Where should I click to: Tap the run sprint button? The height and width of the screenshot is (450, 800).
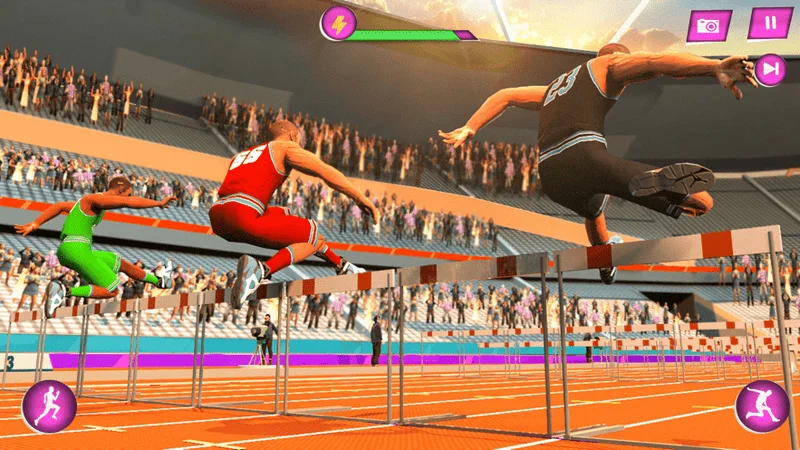(48, 405)
